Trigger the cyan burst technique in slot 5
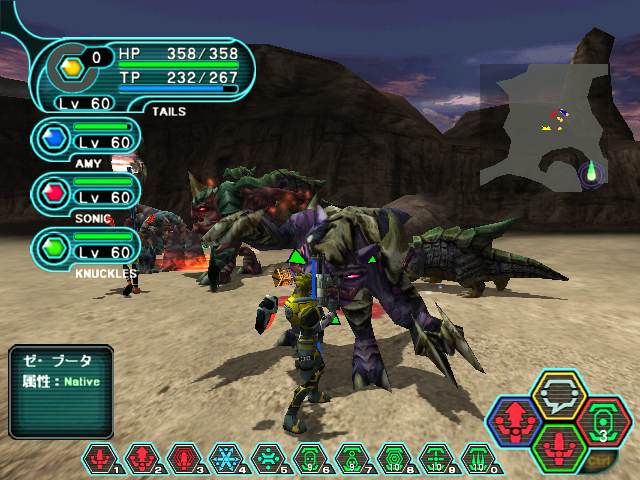640x480 pixels. tap(269, 459)
